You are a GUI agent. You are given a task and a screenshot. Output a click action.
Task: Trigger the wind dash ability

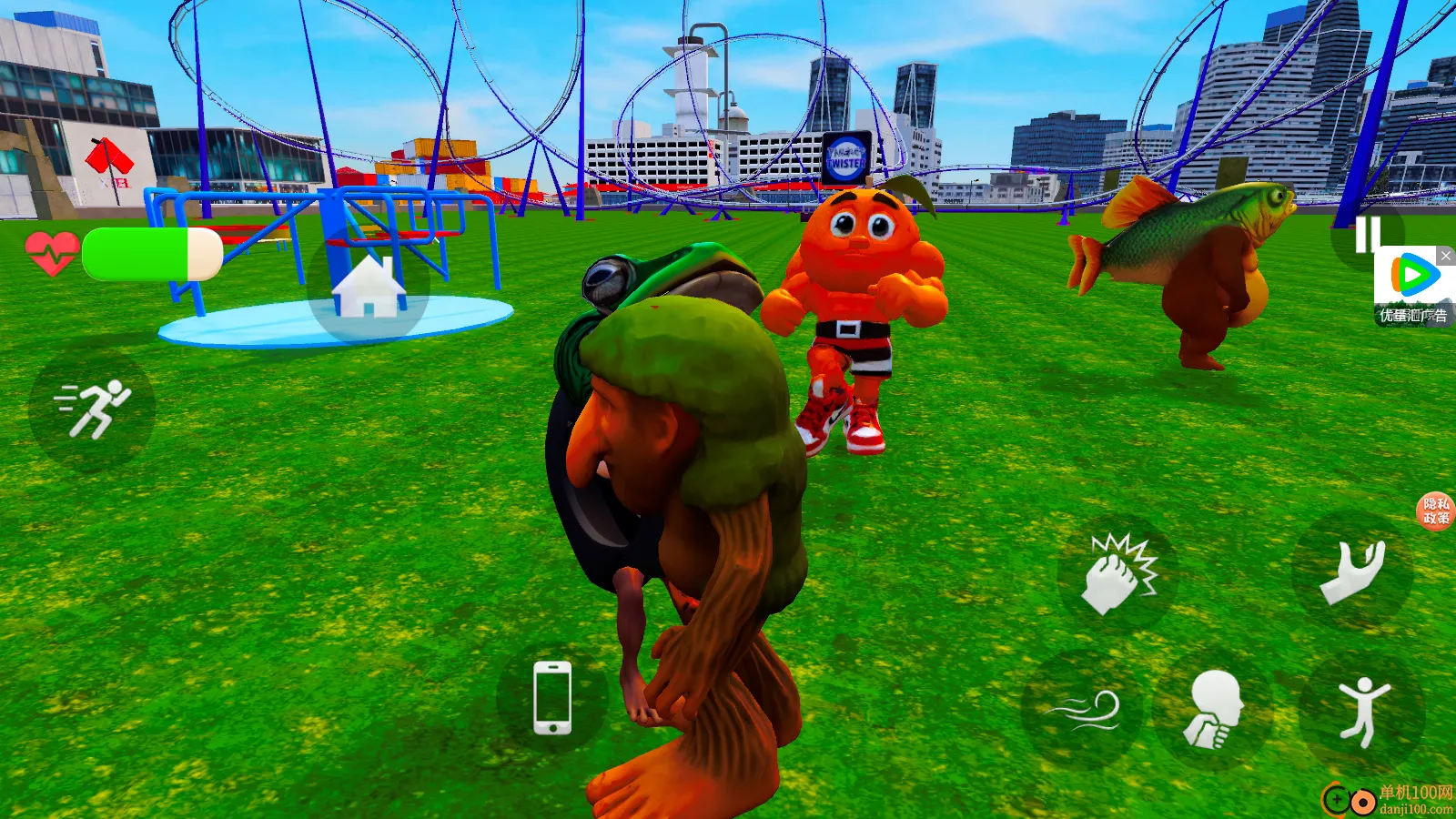1082,712
